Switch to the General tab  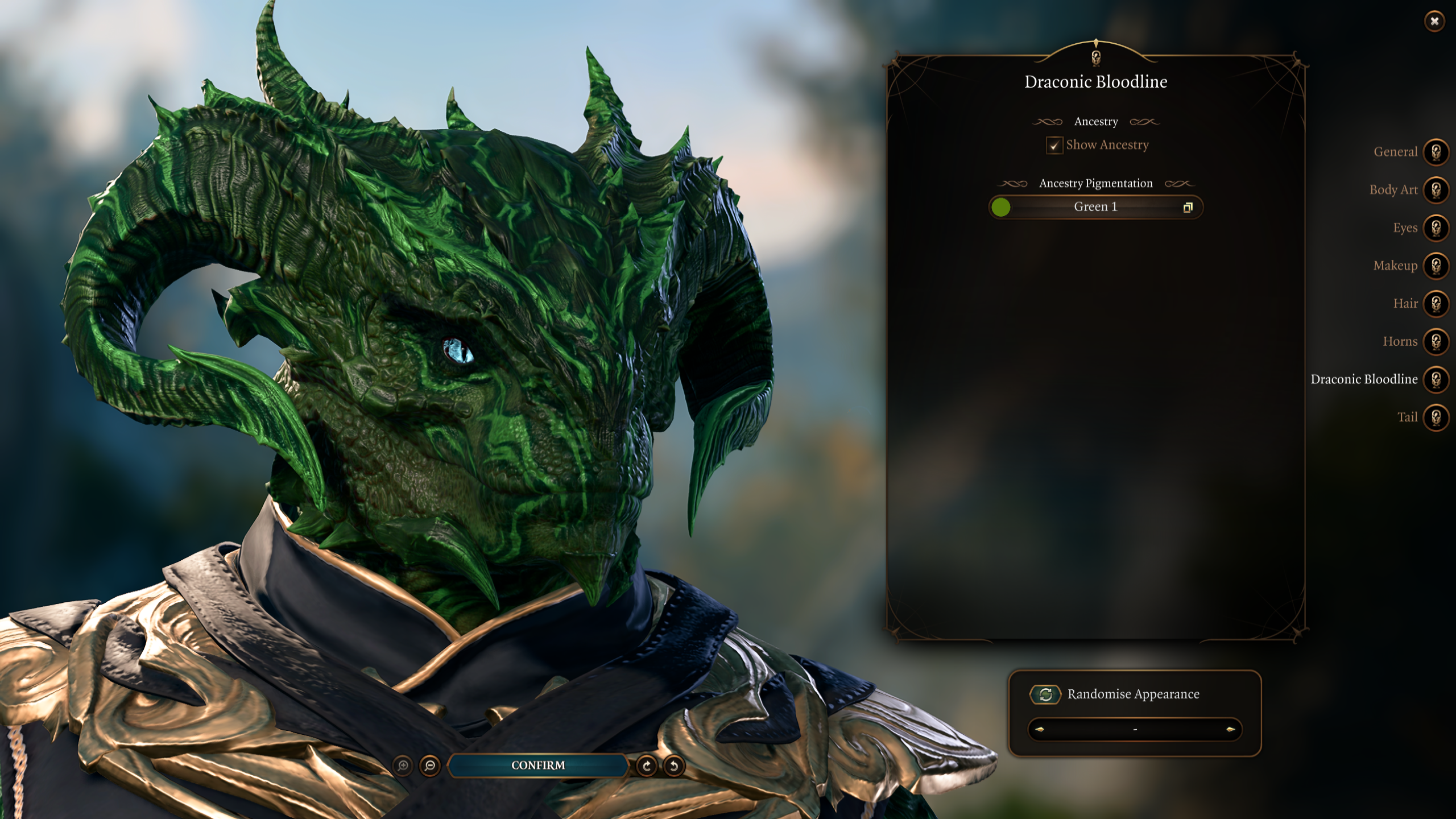1436,152
